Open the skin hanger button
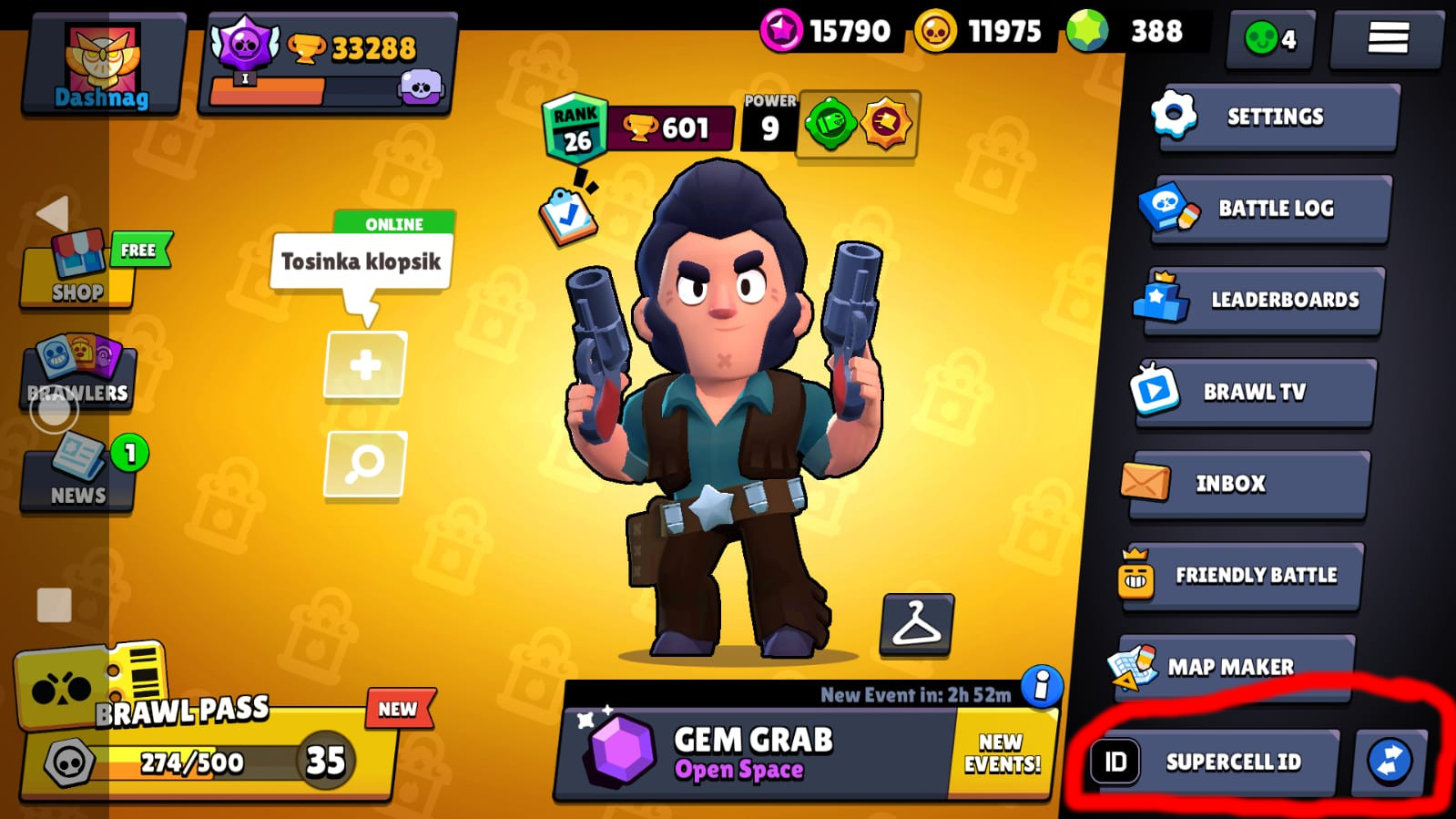Viewport: 1456px width, 819px height. tap(916, 624)
